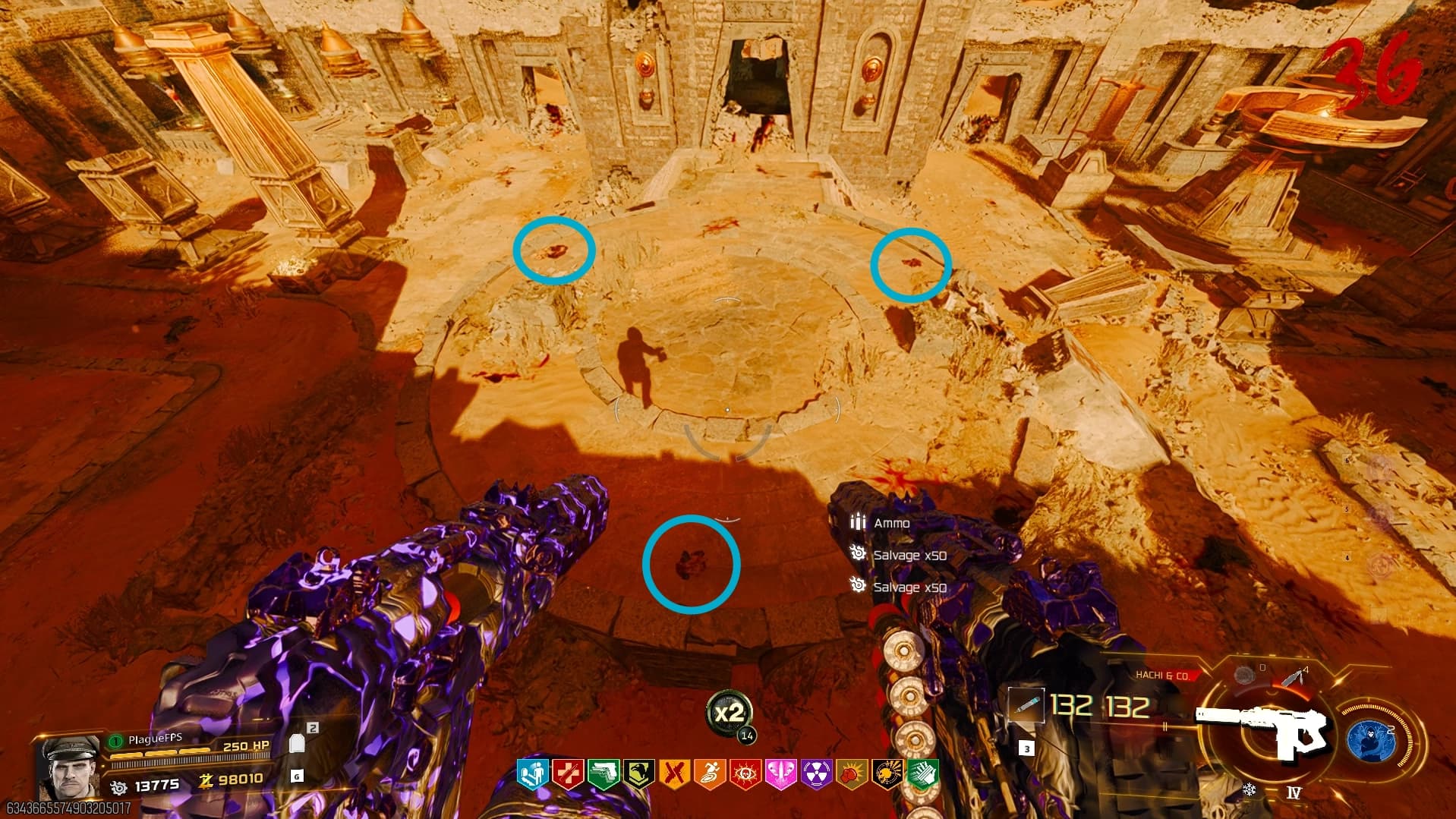
Task: Click the orange running-man Stamin-Up perk
Action: [710, 774]
